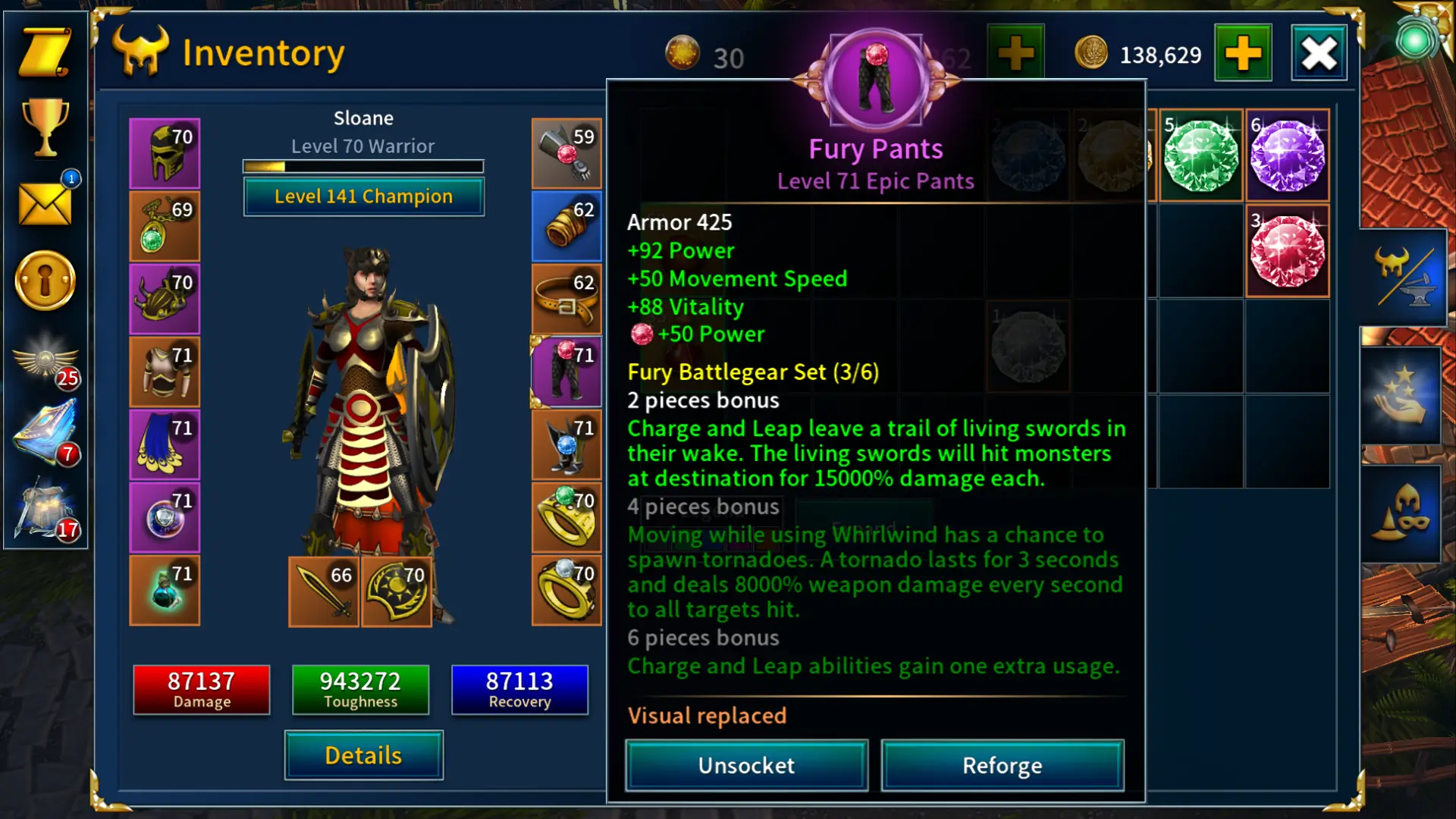The height and width of the screenshot is (819, 1456).
Task: Select the green gem numbered 5
Action: click(x=1200, y=155)
